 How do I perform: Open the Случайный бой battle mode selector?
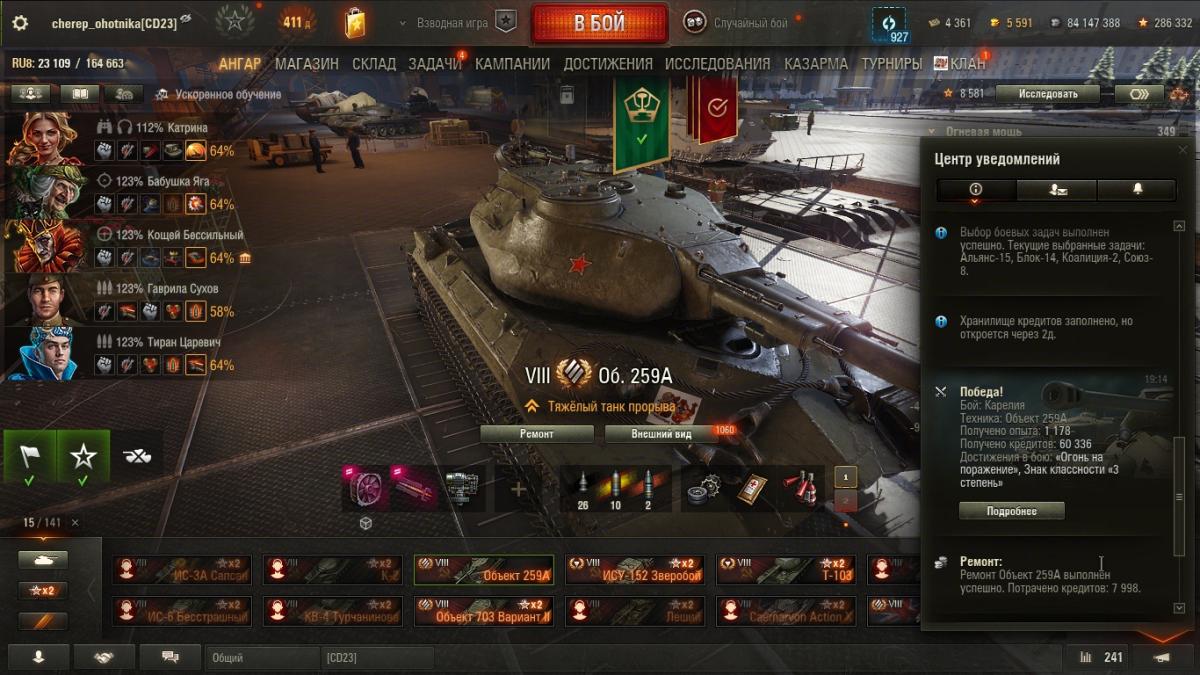(x=738, y=22)
